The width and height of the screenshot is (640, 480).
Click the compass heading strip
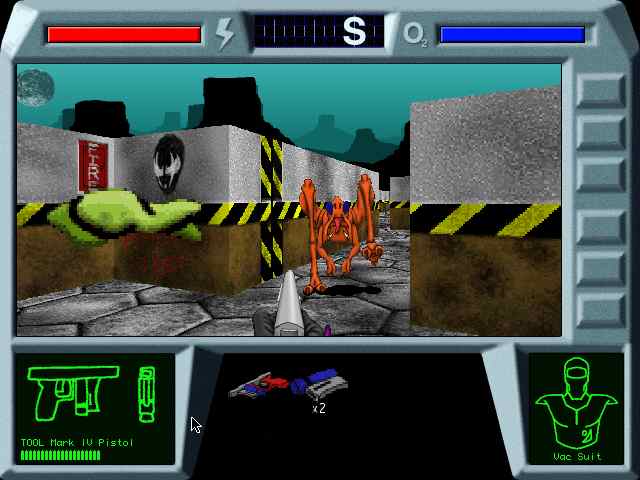point(319,33)
